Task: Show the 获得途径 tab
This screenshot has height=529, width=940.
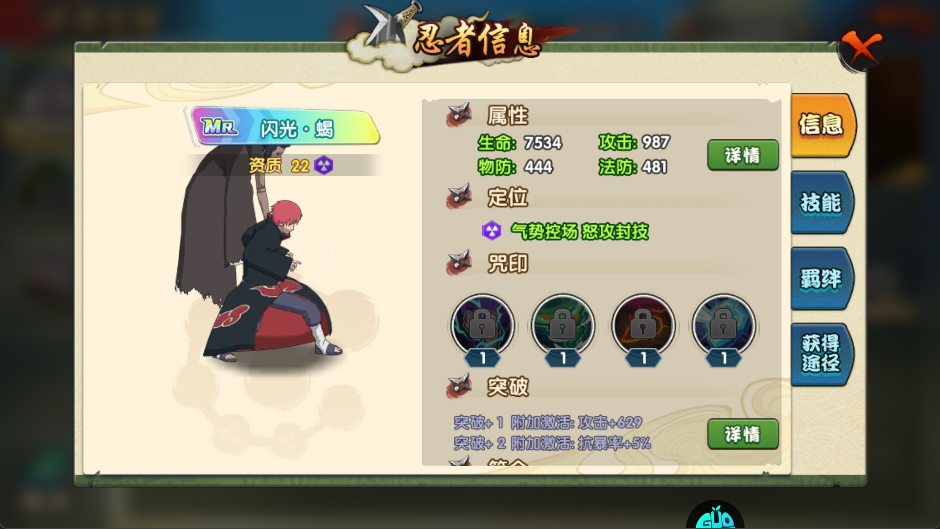Action: click(x=821, y=353)
